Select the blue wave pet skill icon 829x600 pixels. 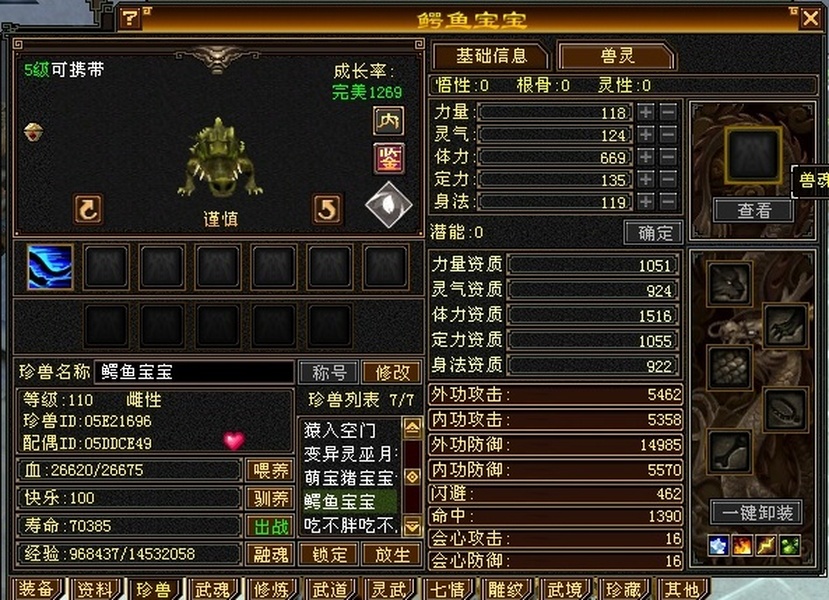[50, 267]
